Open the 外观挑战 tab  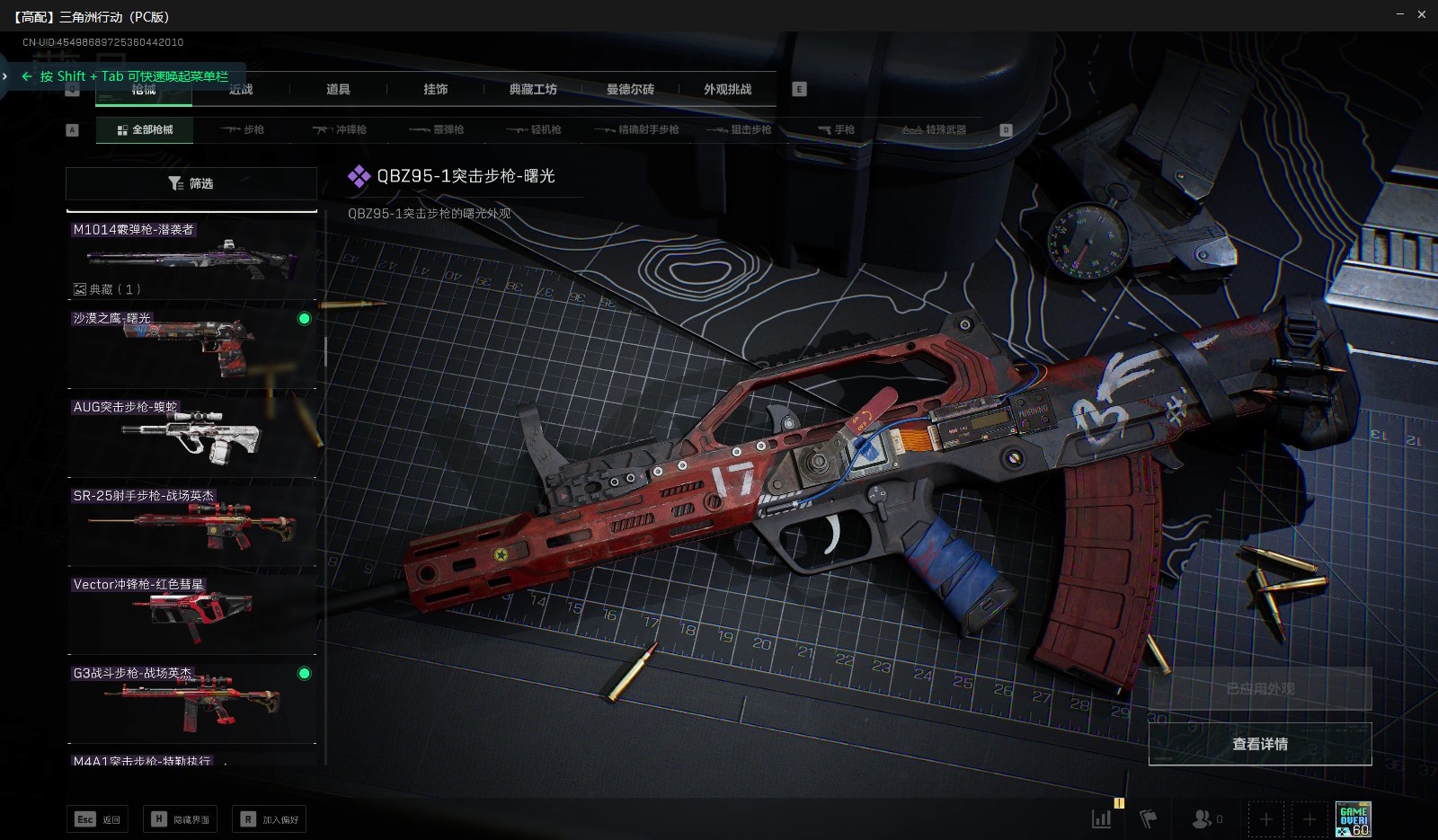coord(727,89)
